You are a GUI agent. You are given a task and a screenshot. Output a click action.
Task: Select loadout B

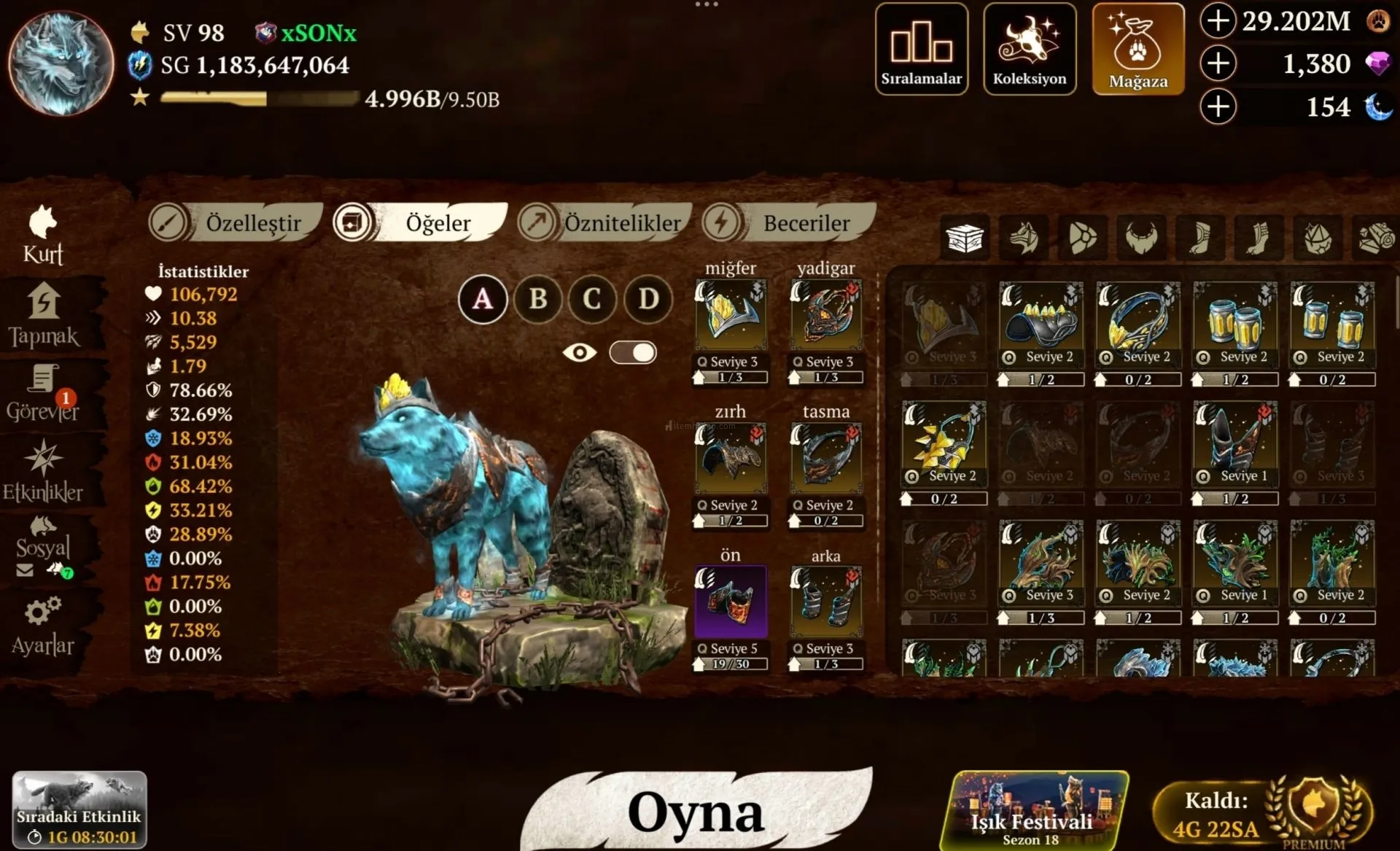(537, 299)
